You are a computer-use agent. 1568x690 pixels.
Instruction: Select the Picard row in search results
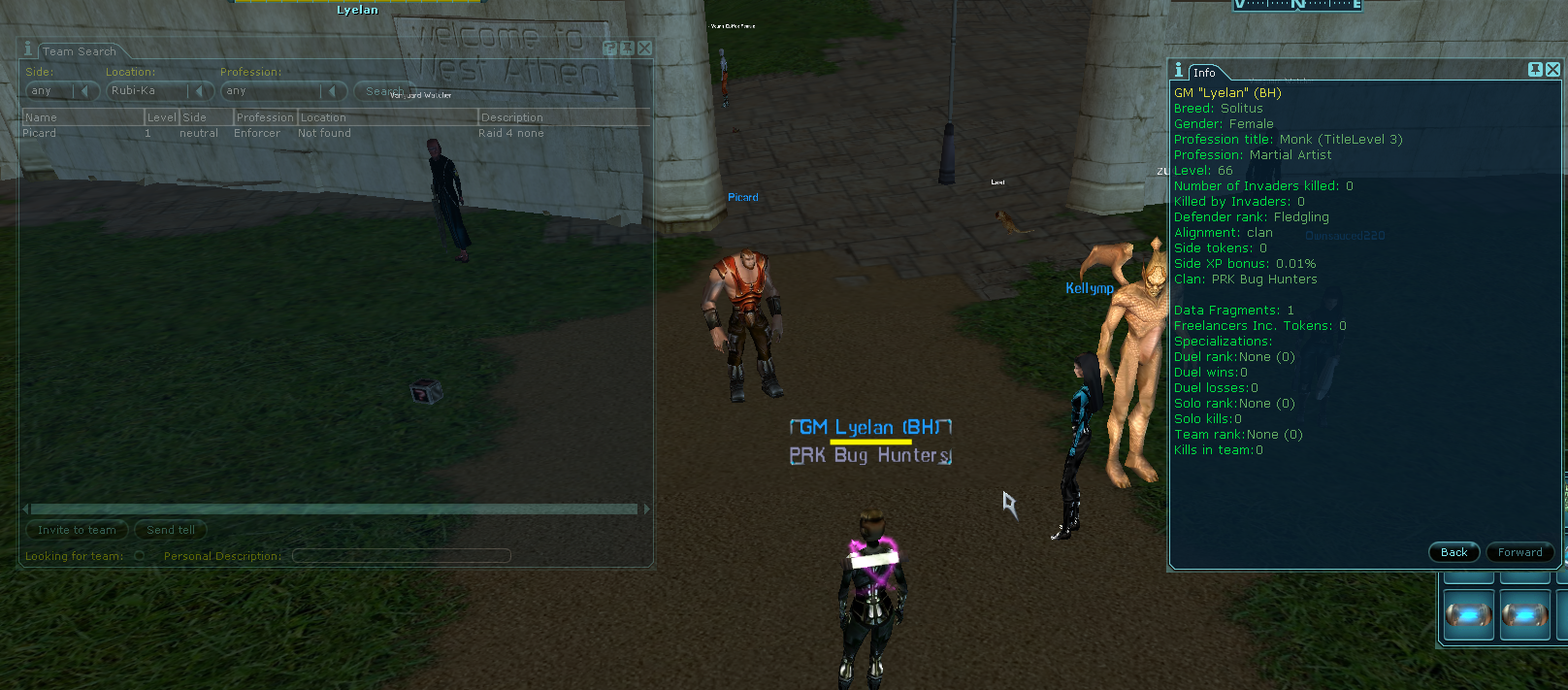[x=194, y=133]
